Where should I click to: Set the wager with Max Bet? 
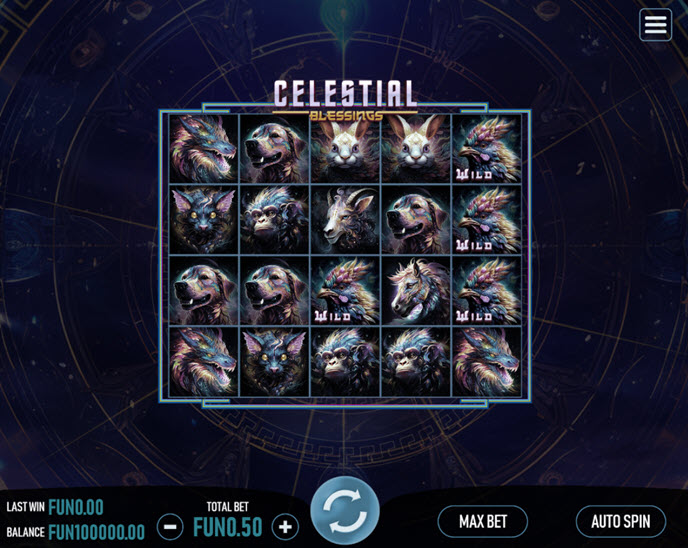pyautogui.click(x=483, y=521)
